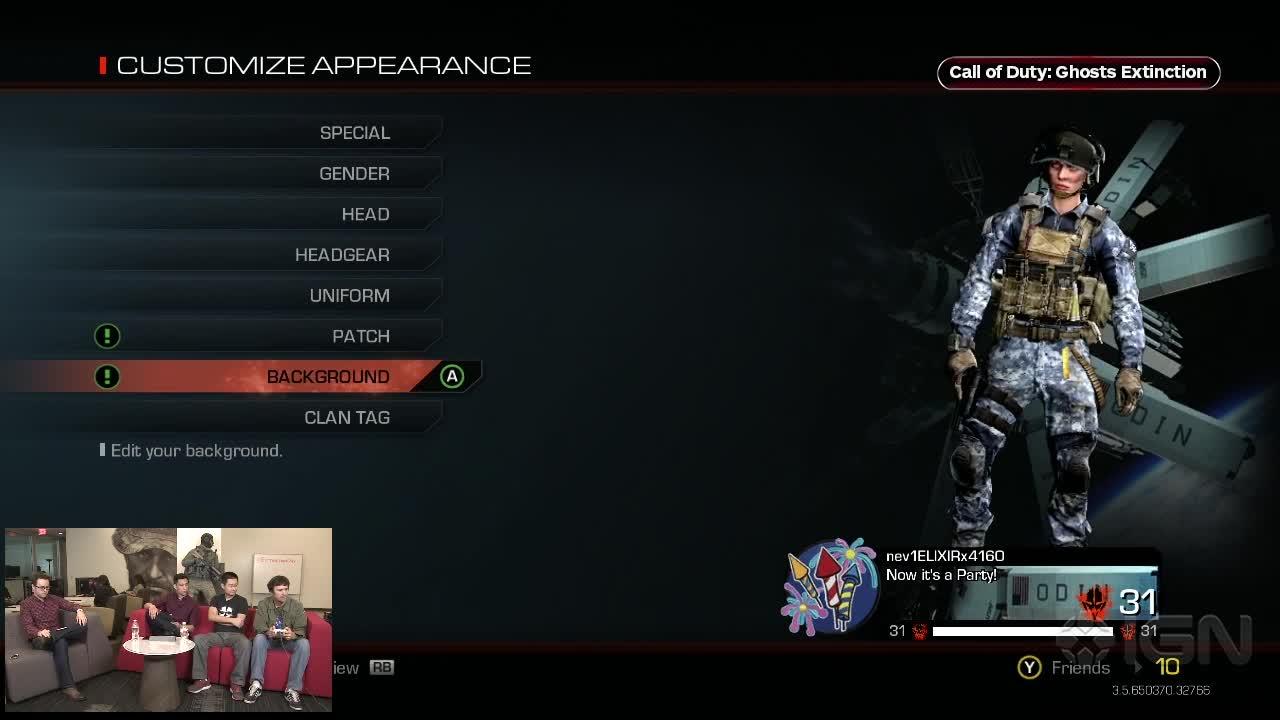Screen dimensions: 1280x720
Task: Click the Call of Duty: Ghosts Extinction banner
Action: (1078, 72)
